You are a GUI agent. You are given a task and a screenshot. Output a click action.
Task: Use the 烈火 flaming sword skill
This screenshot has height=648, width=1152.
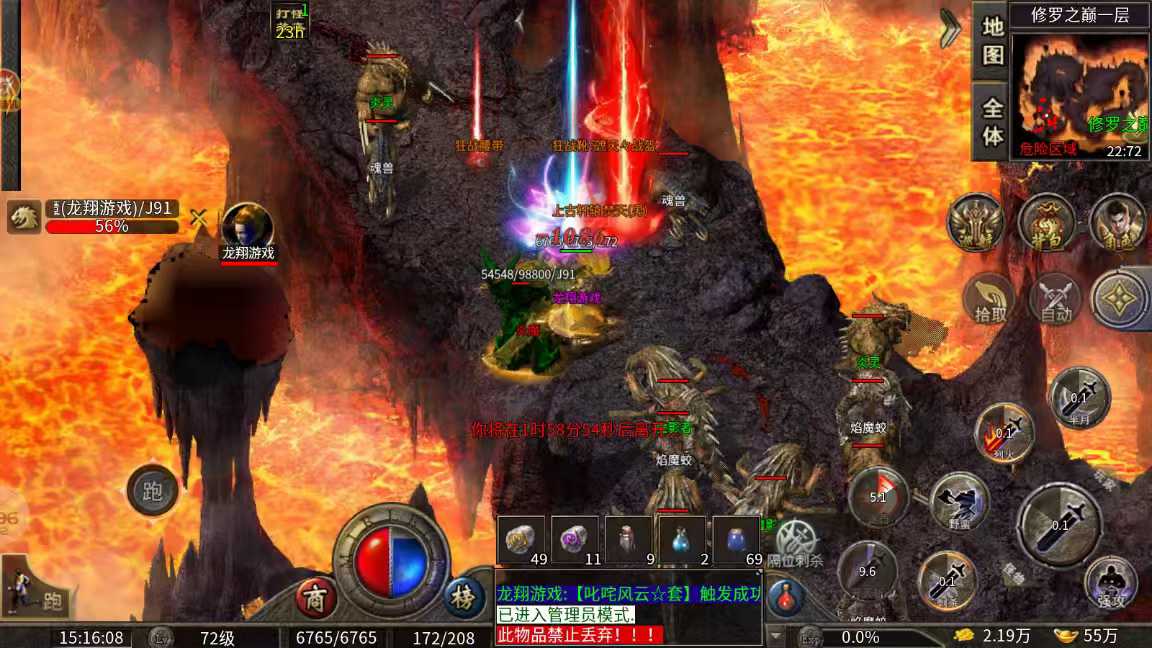click(1004, 432)
